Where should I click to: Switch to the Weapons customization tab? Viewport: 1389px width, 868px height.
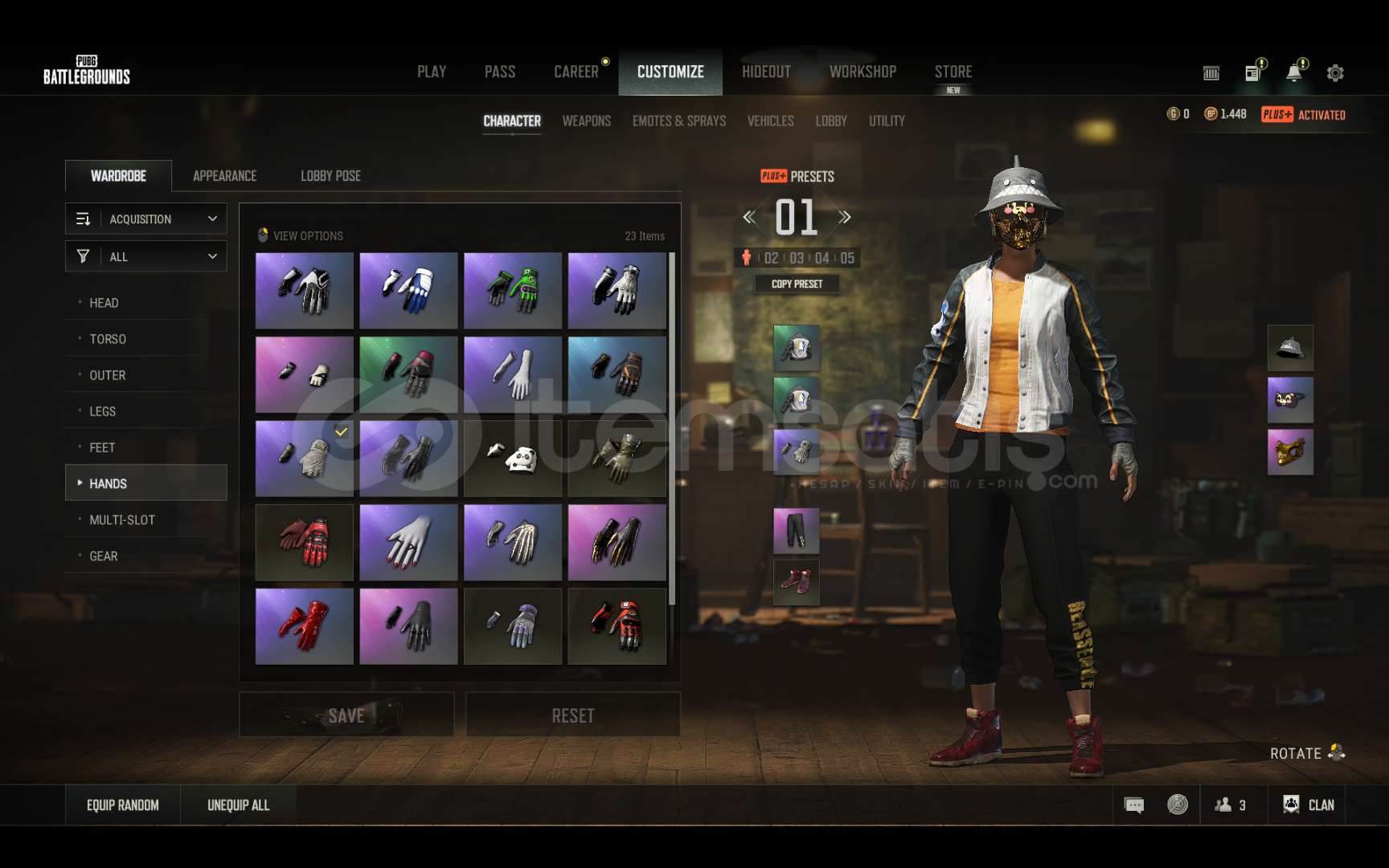pyautogui.click(x=586, y=121)
